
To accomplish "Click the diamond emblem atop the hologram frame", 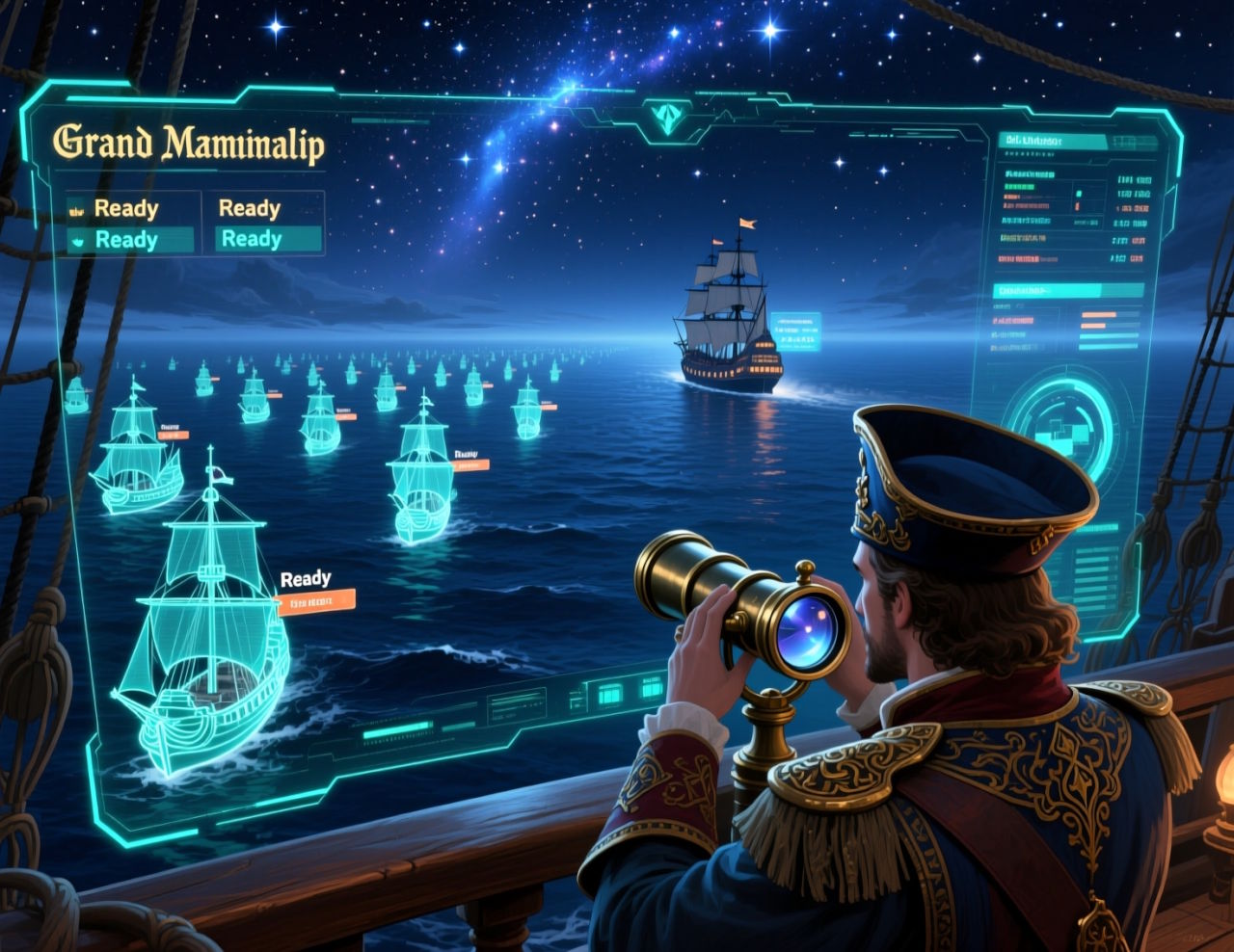I will point(665,119).
